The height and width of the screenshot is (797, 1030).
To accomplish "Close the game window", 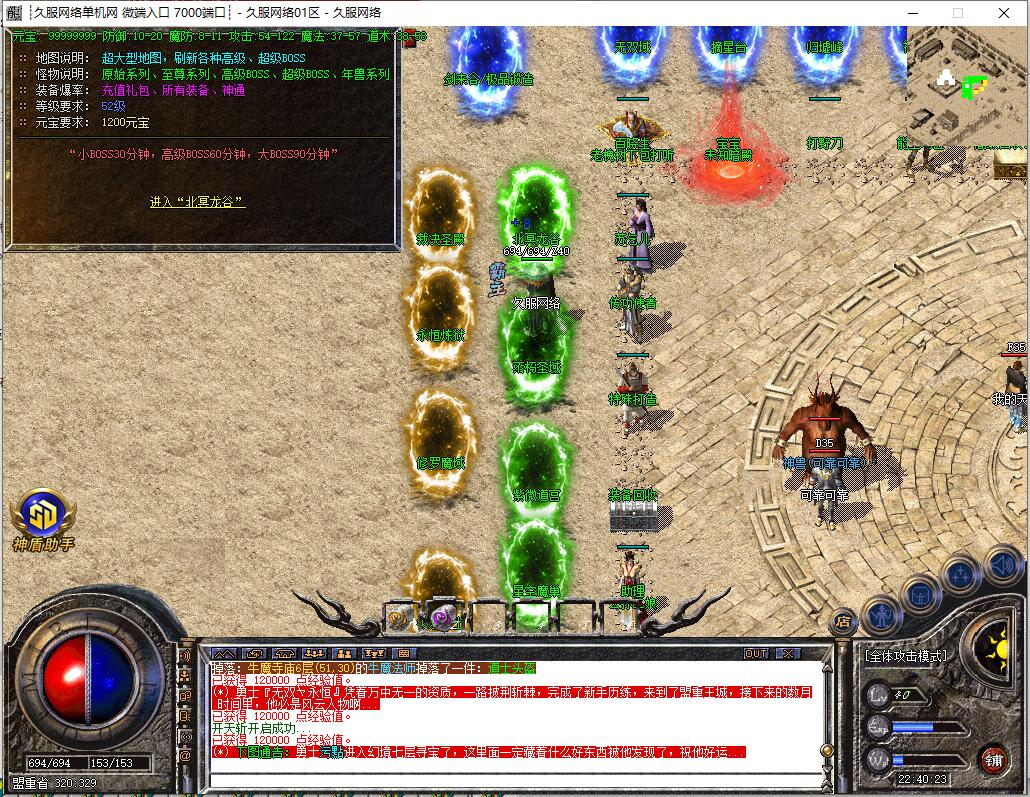I will click(x=1004, y=13).
